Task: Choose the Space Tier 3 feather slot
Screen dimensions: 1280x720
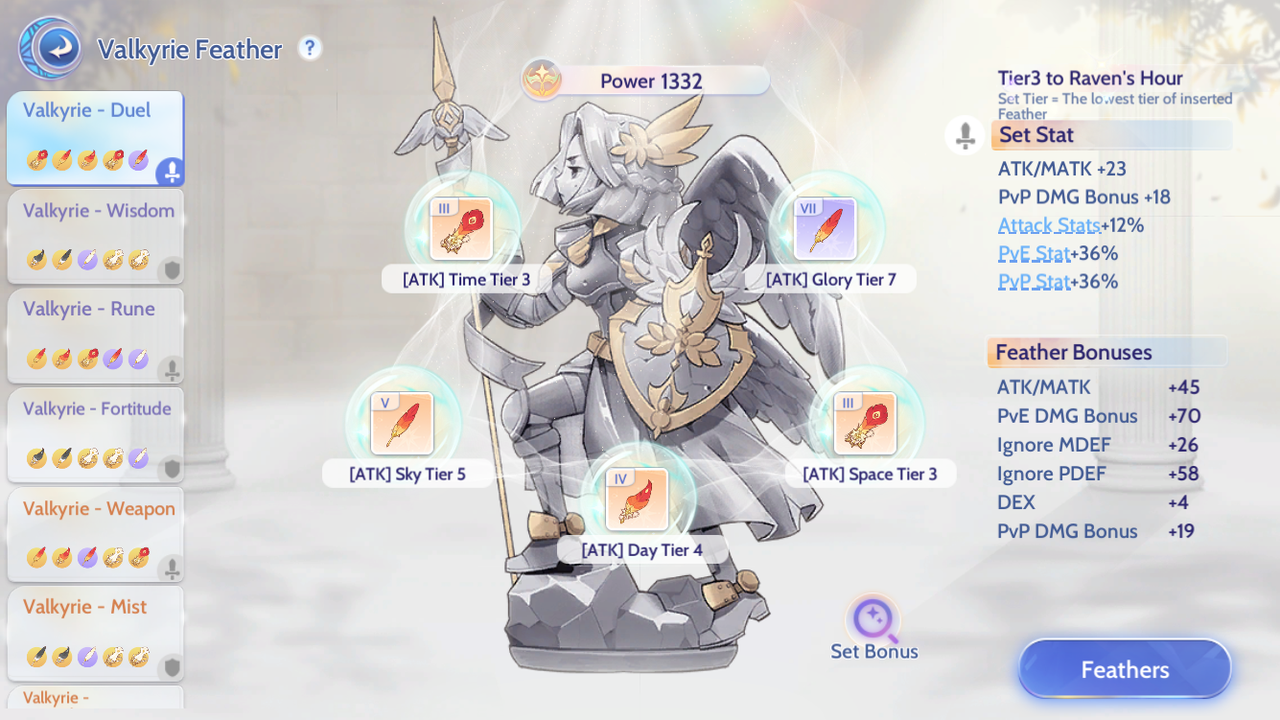Action: pyautogui.click(x=865, y=423)
